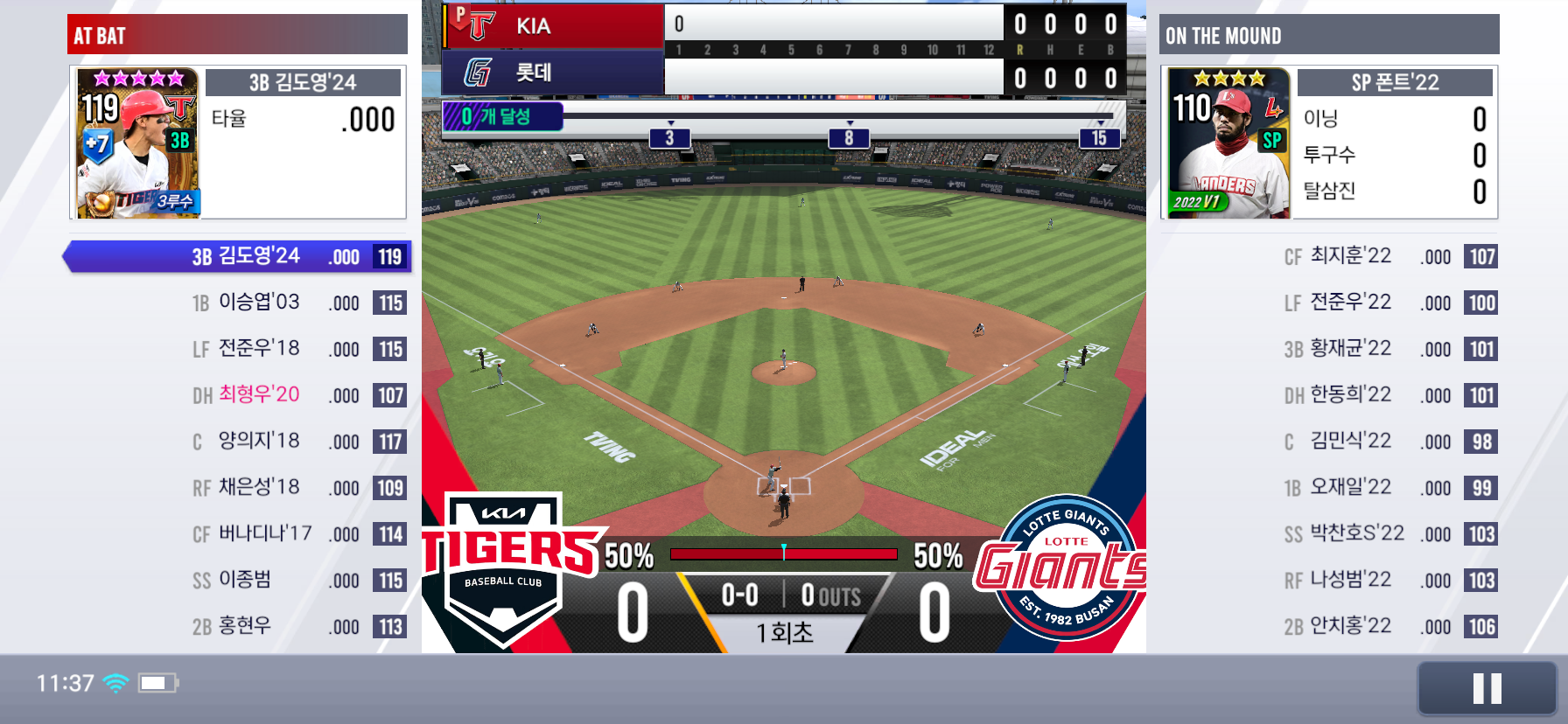
Task: Open the pitcher card for 폰트'22
Action: click(1229, 143)
